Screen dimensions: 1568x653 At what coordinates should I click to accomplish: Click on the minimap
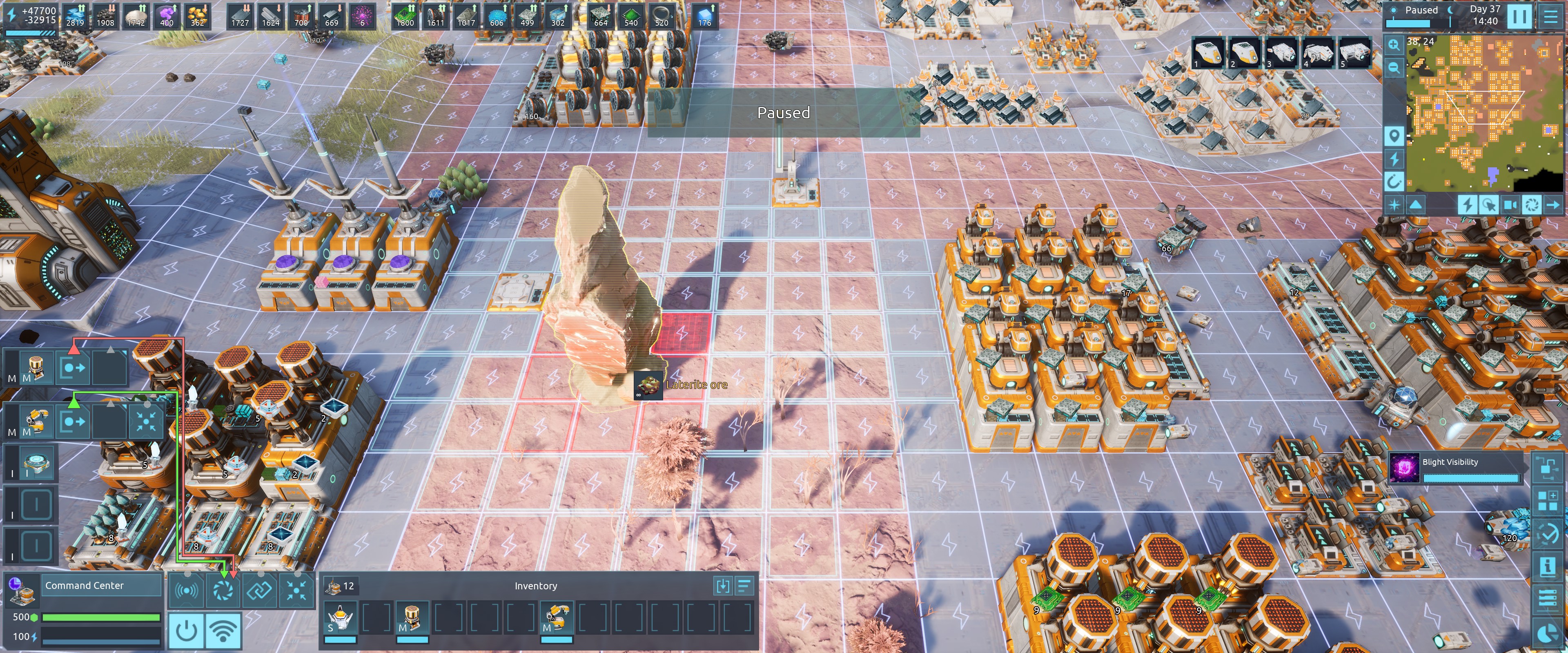(1473, 113)
